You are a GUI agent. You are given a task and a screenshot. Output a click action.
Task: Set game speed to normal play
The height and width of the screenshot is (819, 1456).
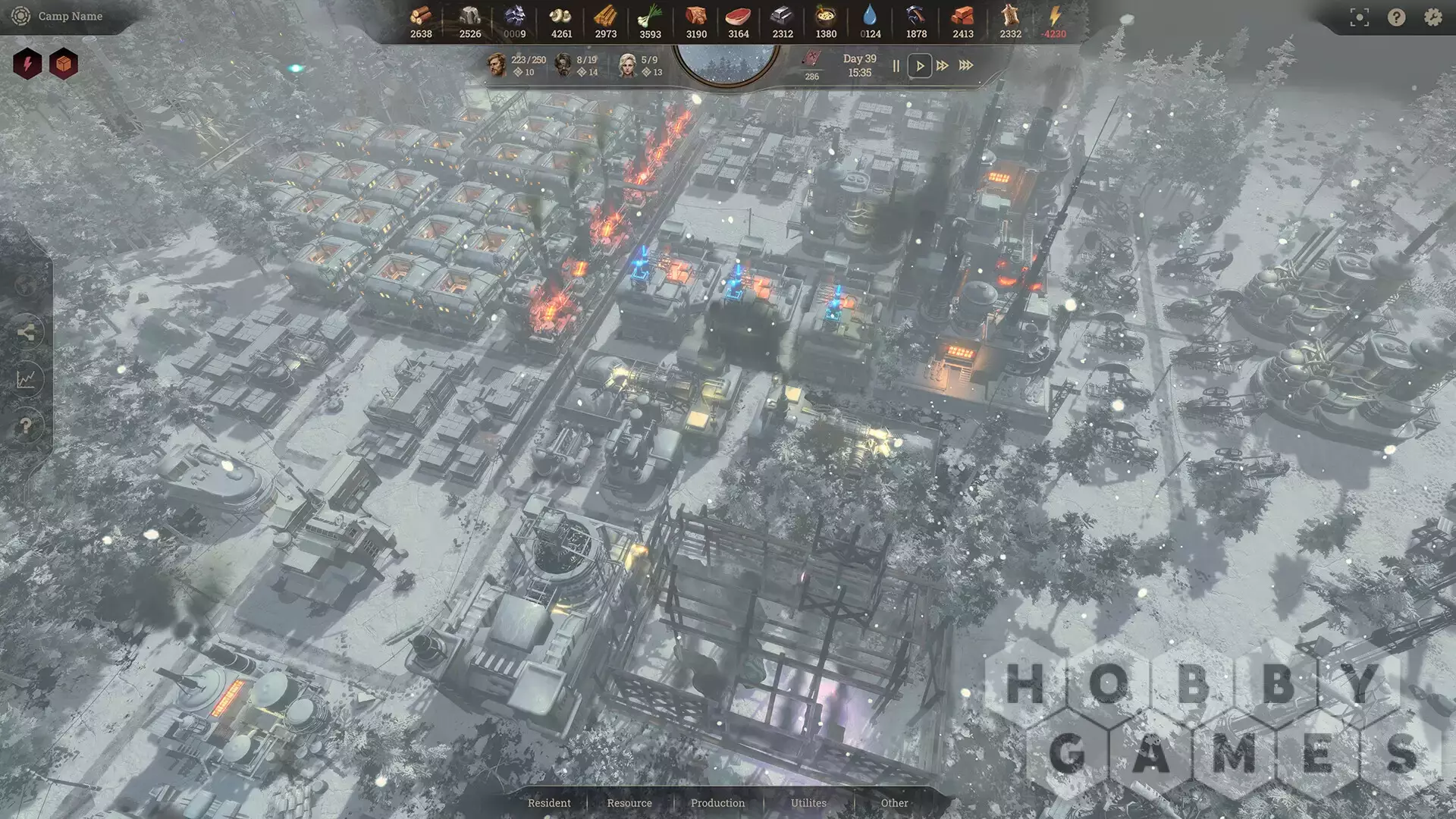tap(920, 66)
